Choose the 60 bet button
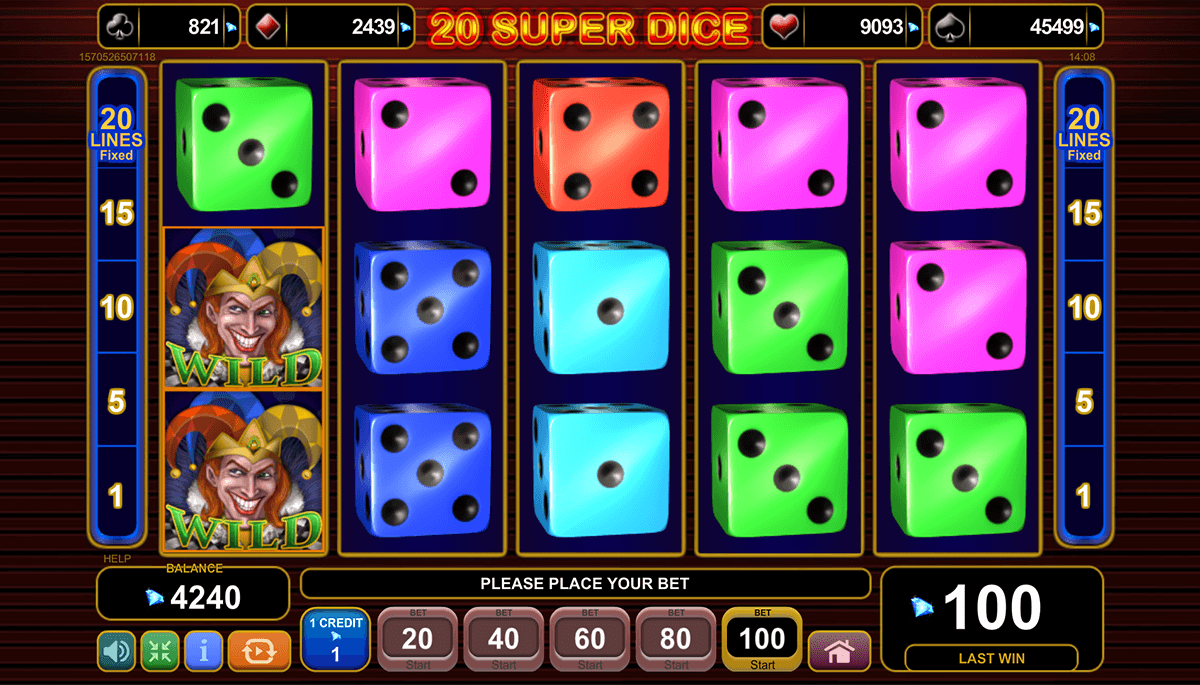Screen dimensions: 1200x685 point(590,640)
